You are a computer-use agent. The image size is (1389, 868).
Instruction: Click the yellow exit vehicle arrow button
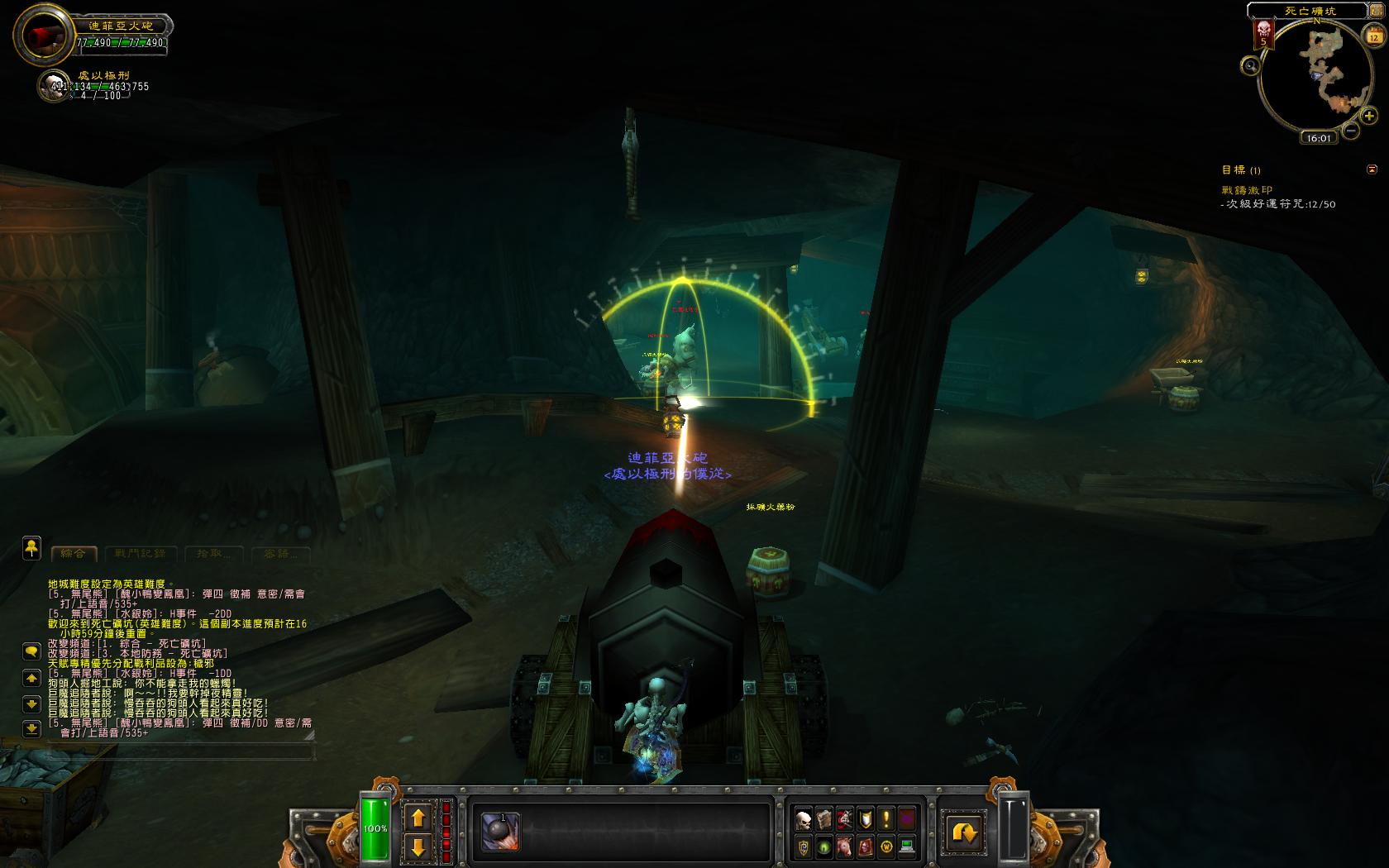pyautogui.click(x=964, y=832)
